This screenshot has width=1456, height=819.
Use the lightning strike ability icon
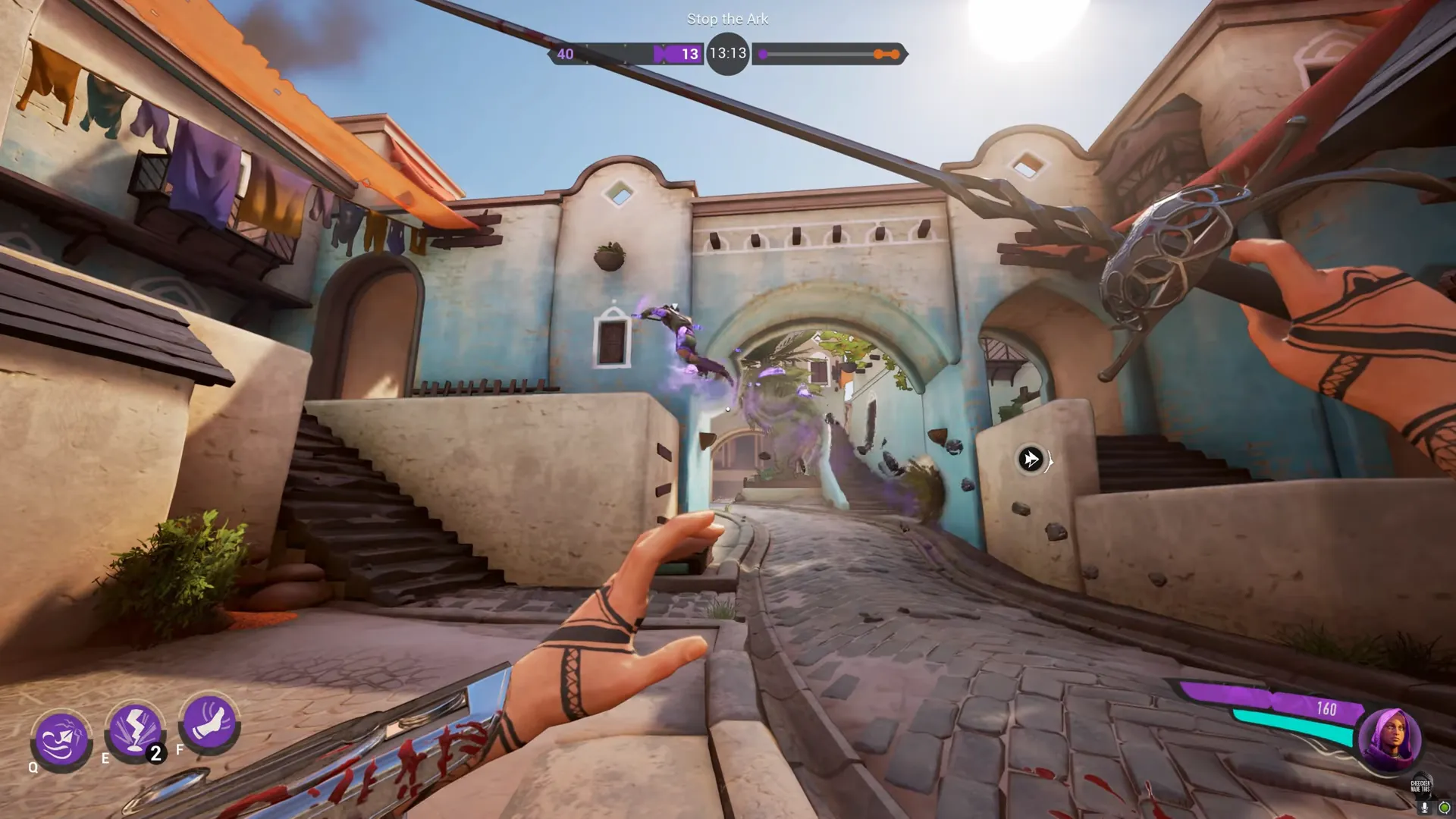[x=136, y=730]
